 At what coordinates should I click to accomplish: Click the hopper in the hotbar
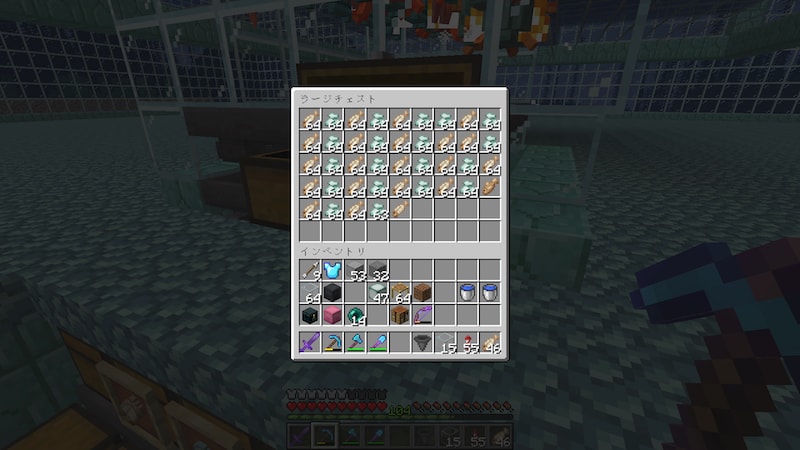423,344
